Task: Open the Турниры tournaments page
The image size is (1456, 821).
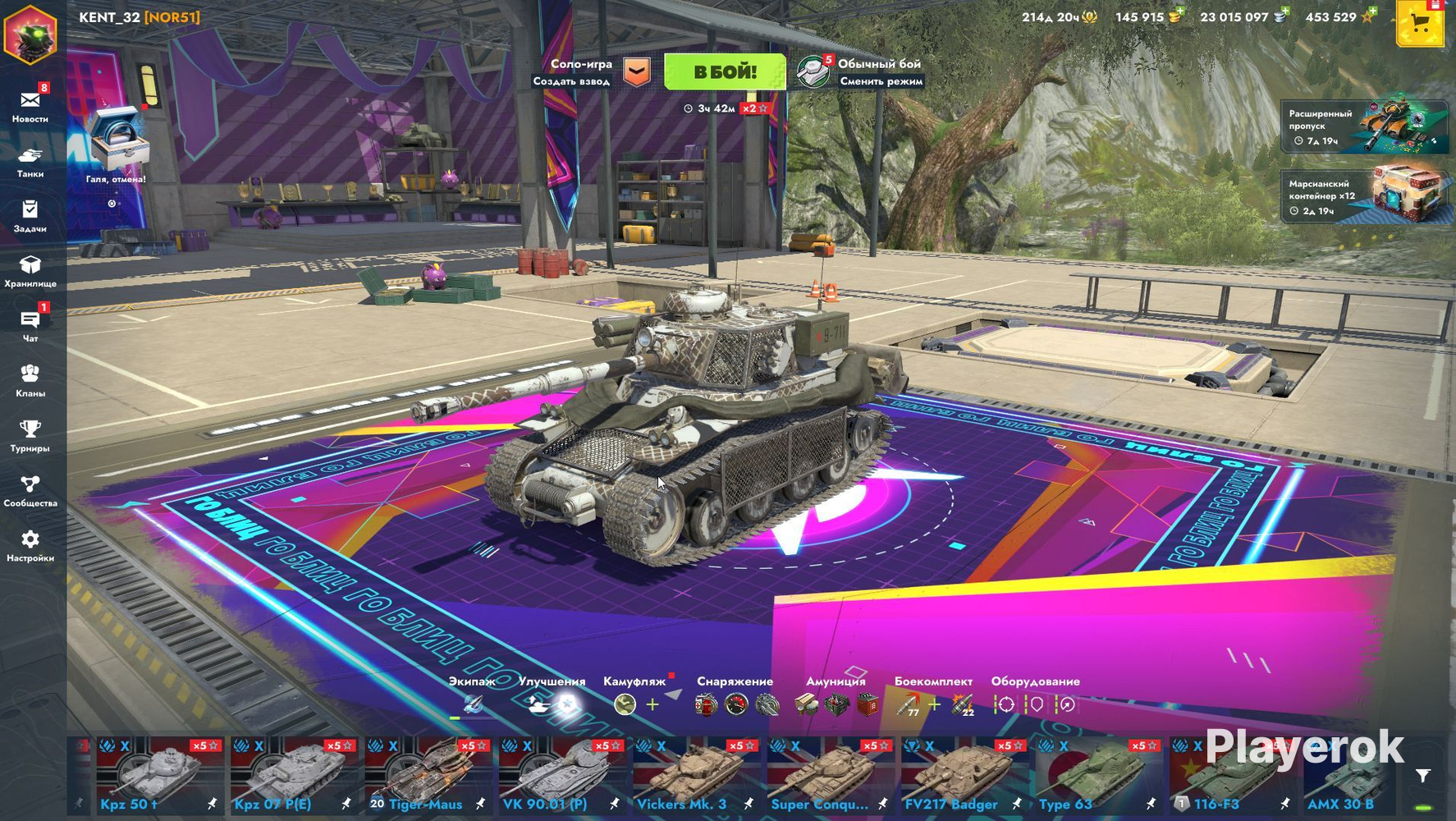Action: point(30,436)
